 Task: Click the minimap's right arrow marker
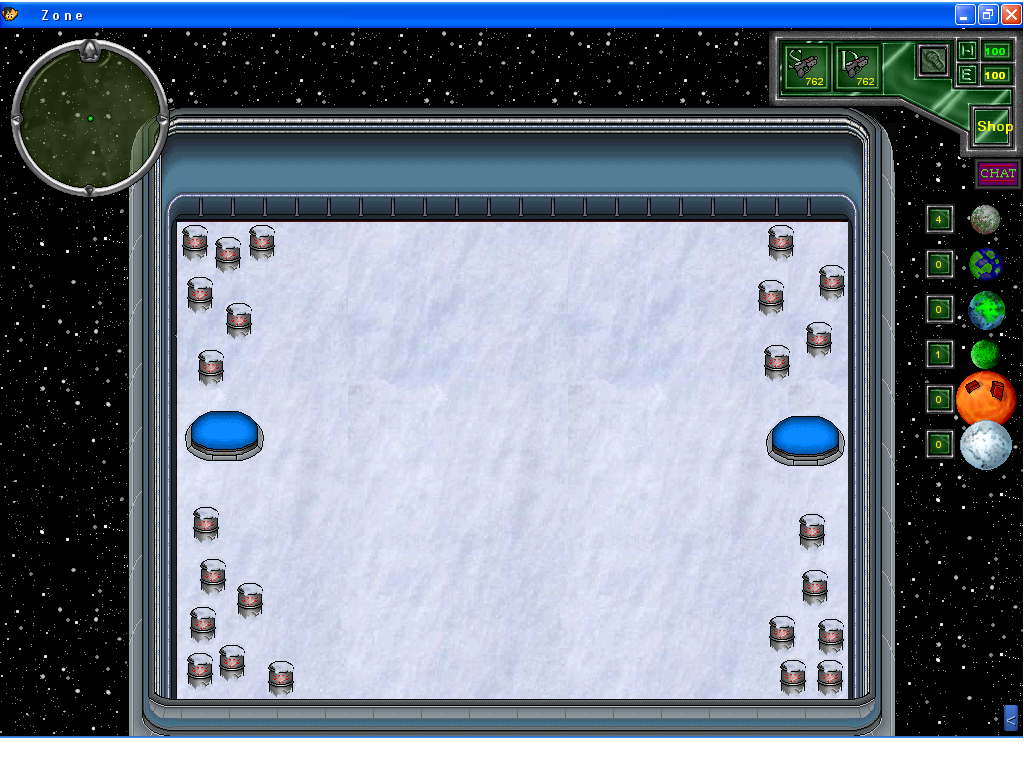(162, 119)
